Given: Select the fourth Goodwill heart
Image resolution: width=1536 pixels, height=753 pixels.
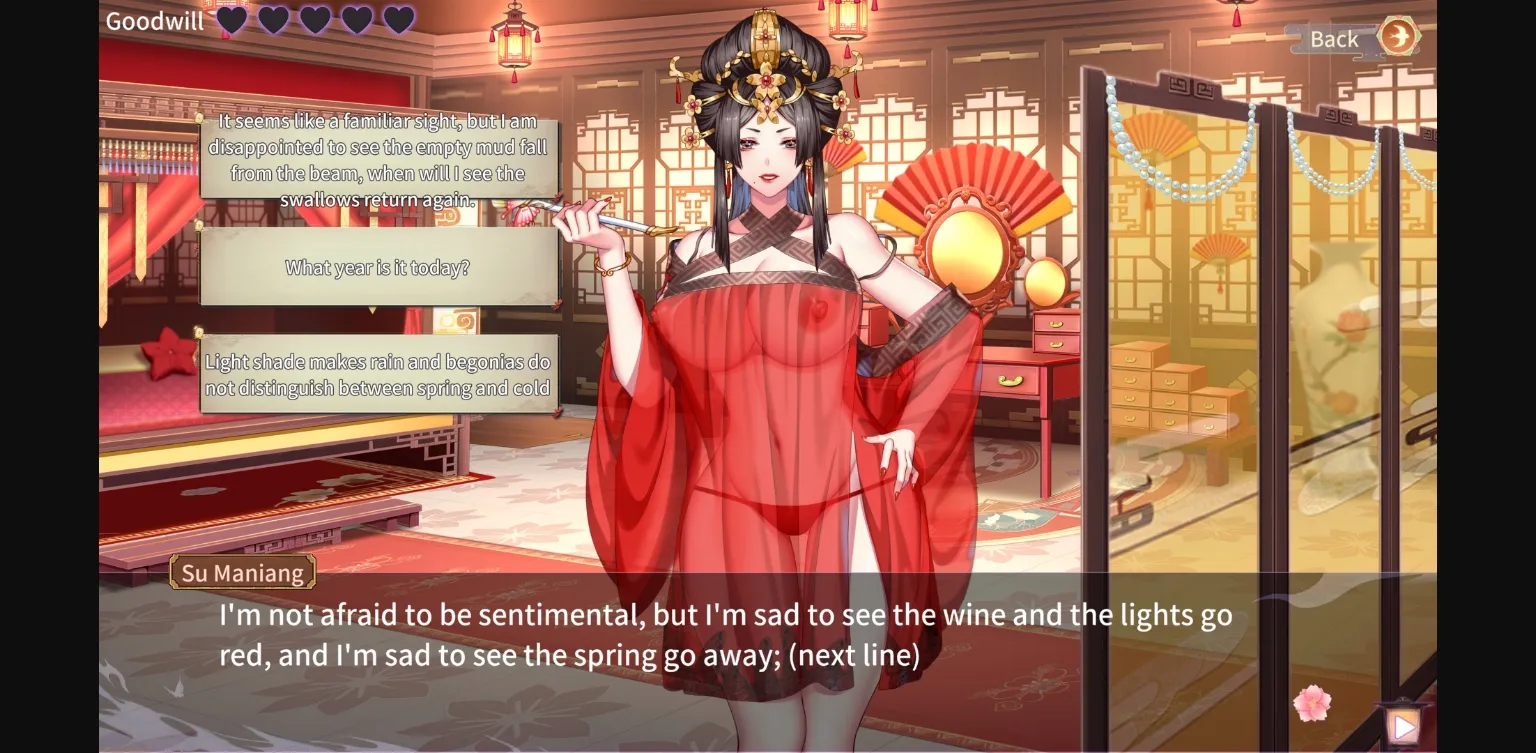Looking at the screenshot, I should click(358, 20).
